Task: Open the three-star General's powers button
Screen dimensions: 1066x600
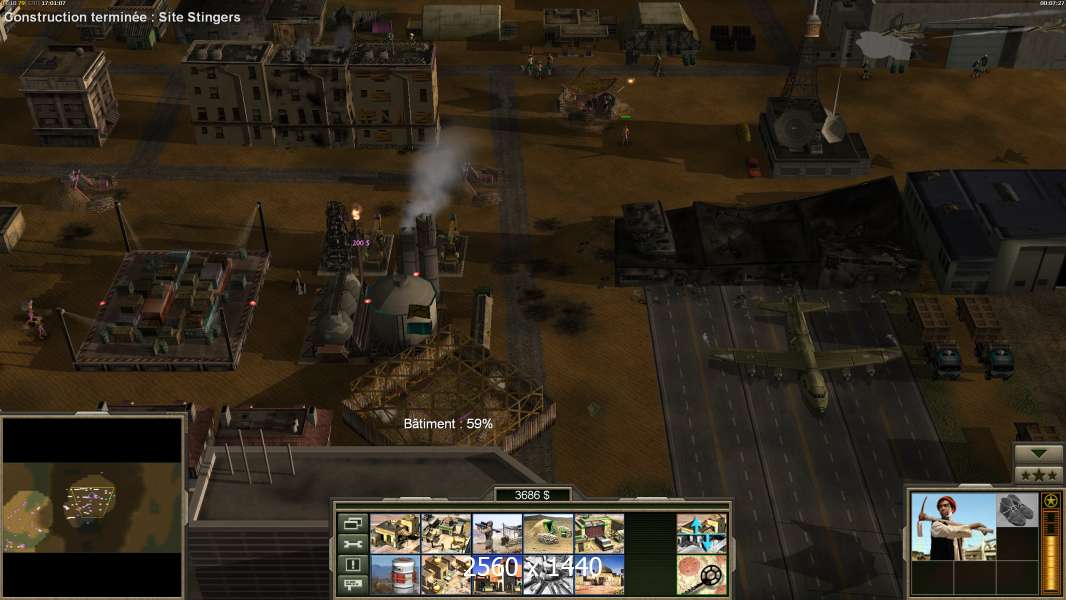Action: coord(1038,475)
